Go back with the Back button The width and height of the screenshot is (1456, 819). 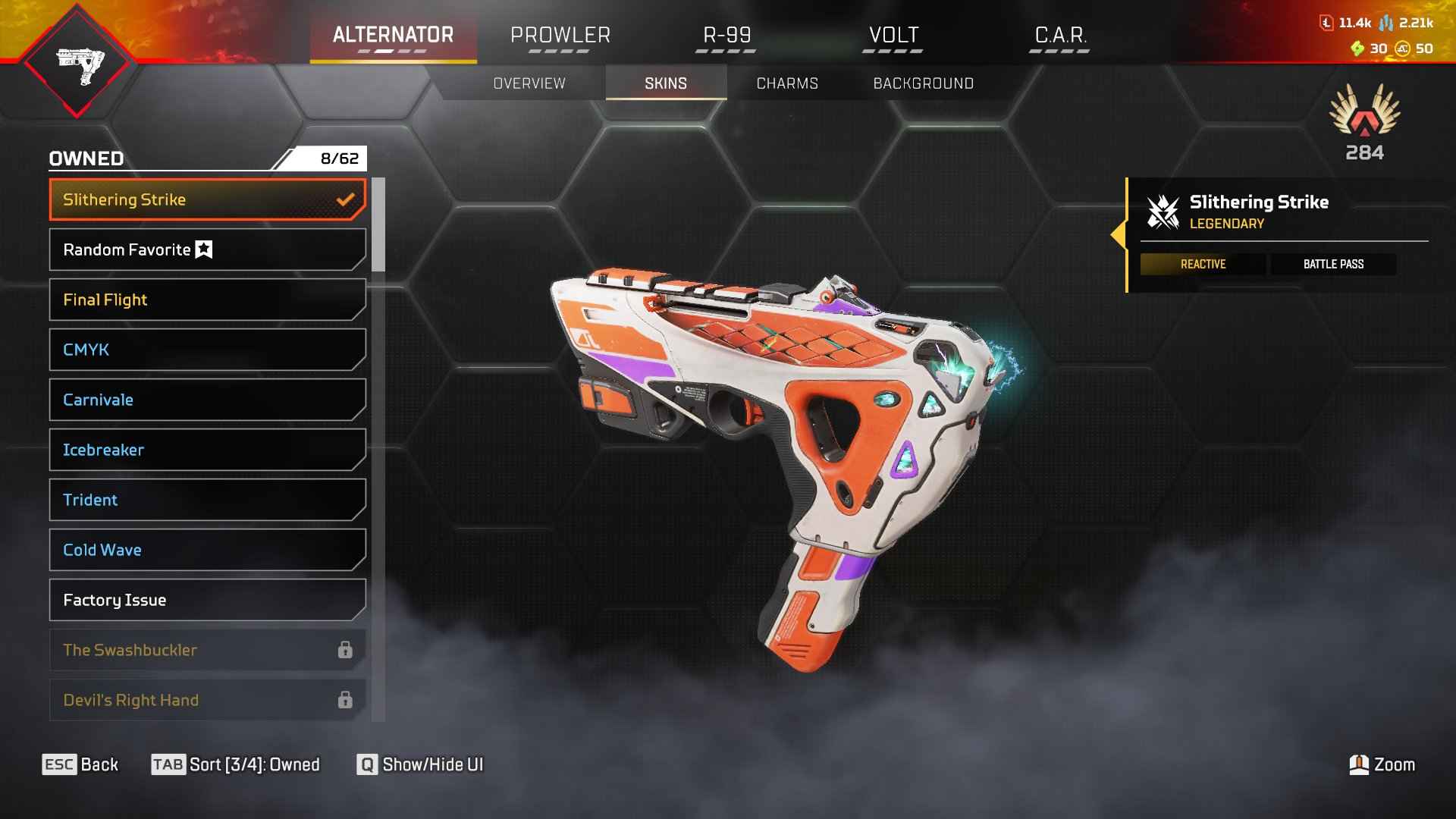[80, 764]
